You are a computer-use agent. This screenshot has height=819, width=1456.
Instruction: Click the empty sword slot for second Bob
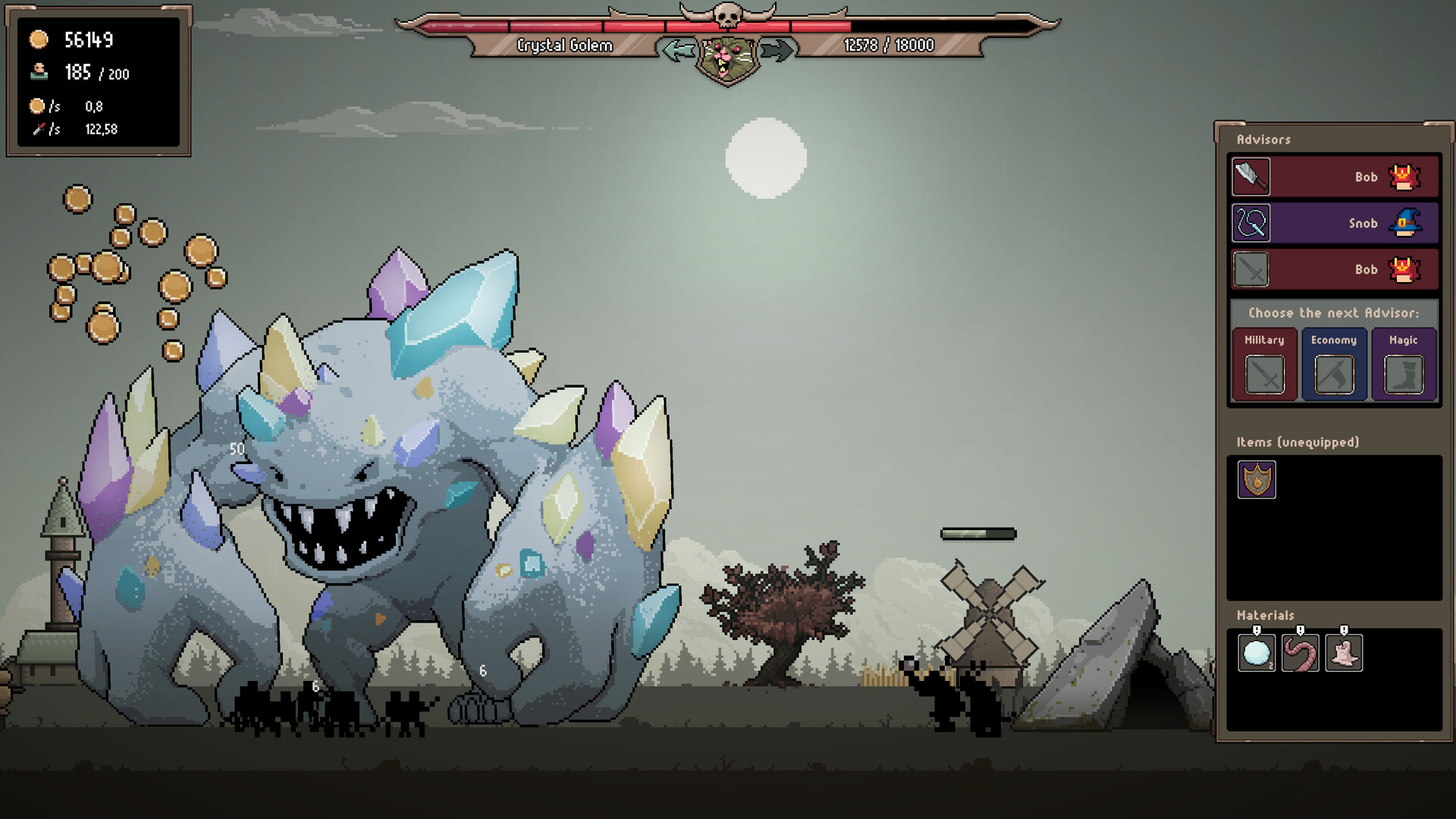tap(1250, 269)
